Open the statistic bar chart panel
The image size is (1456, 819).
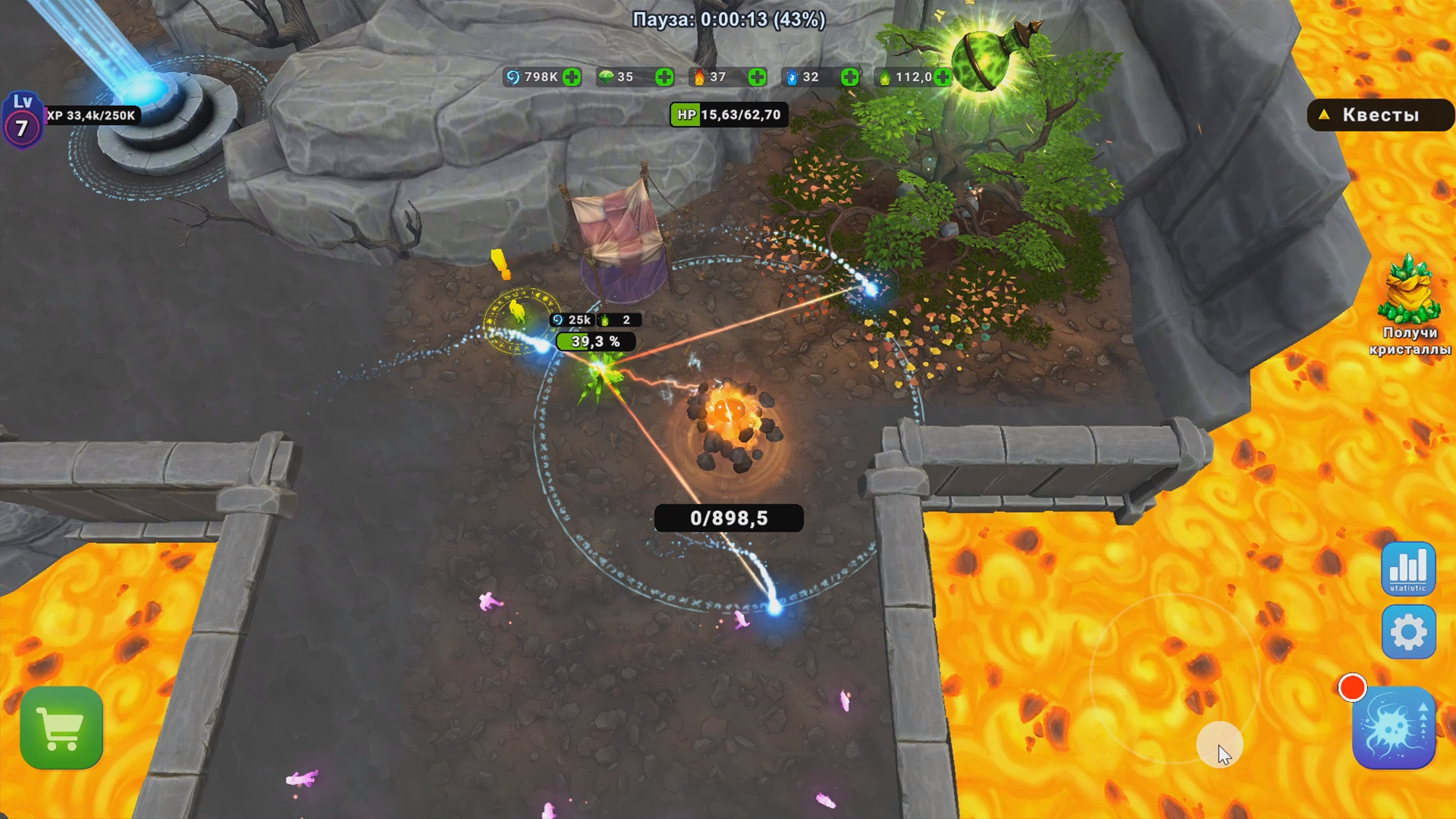[x=1408, y=570]
